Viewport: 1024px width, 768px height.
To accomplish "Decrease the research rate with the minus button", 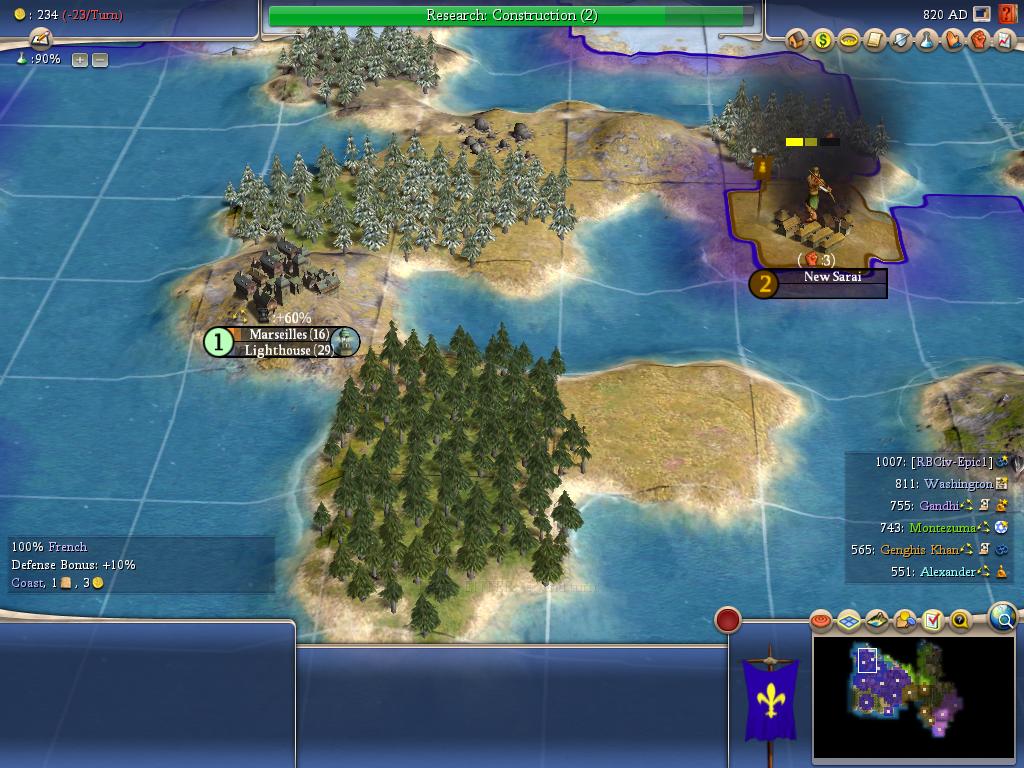I will coord(100,60).
